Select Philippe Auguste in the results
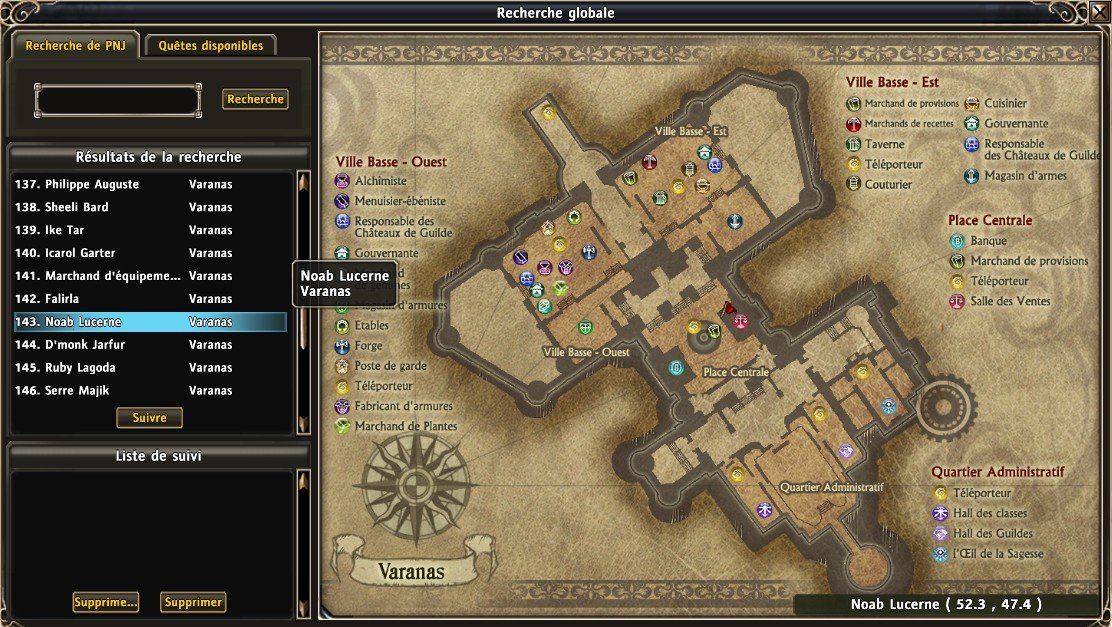The height and width of the screenshot is (627, 1112). 150,184
